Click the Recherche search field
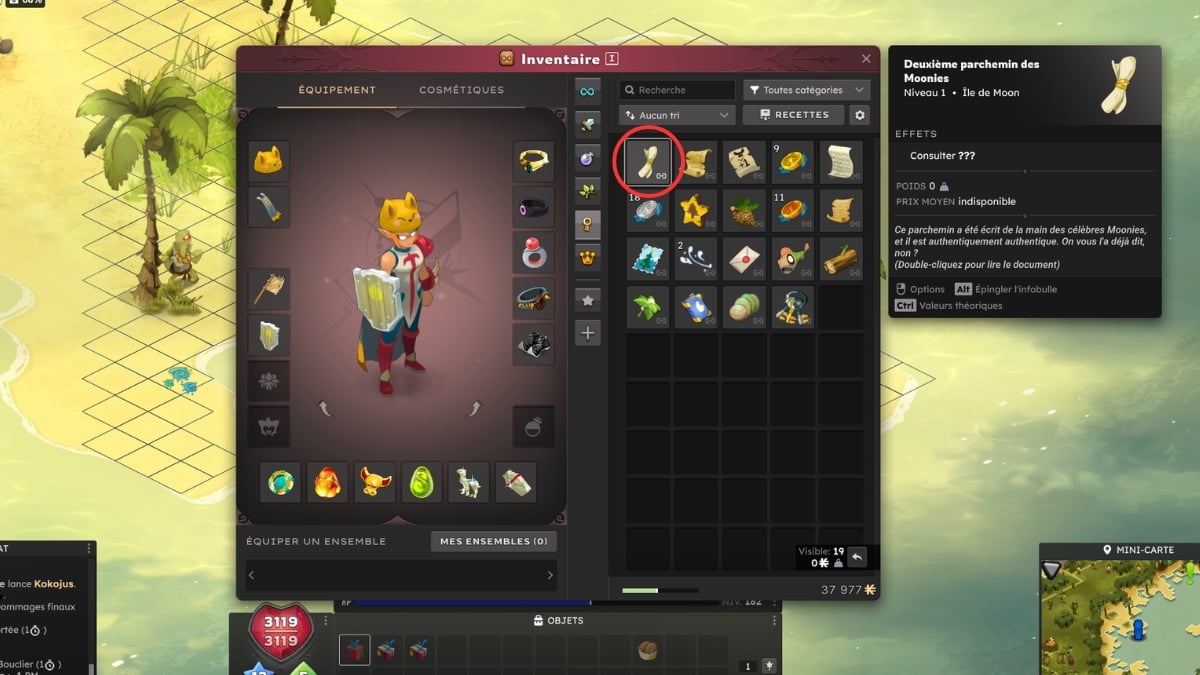Image resolution: width=1200 pixels, height=675 pixels. [678, 90]
